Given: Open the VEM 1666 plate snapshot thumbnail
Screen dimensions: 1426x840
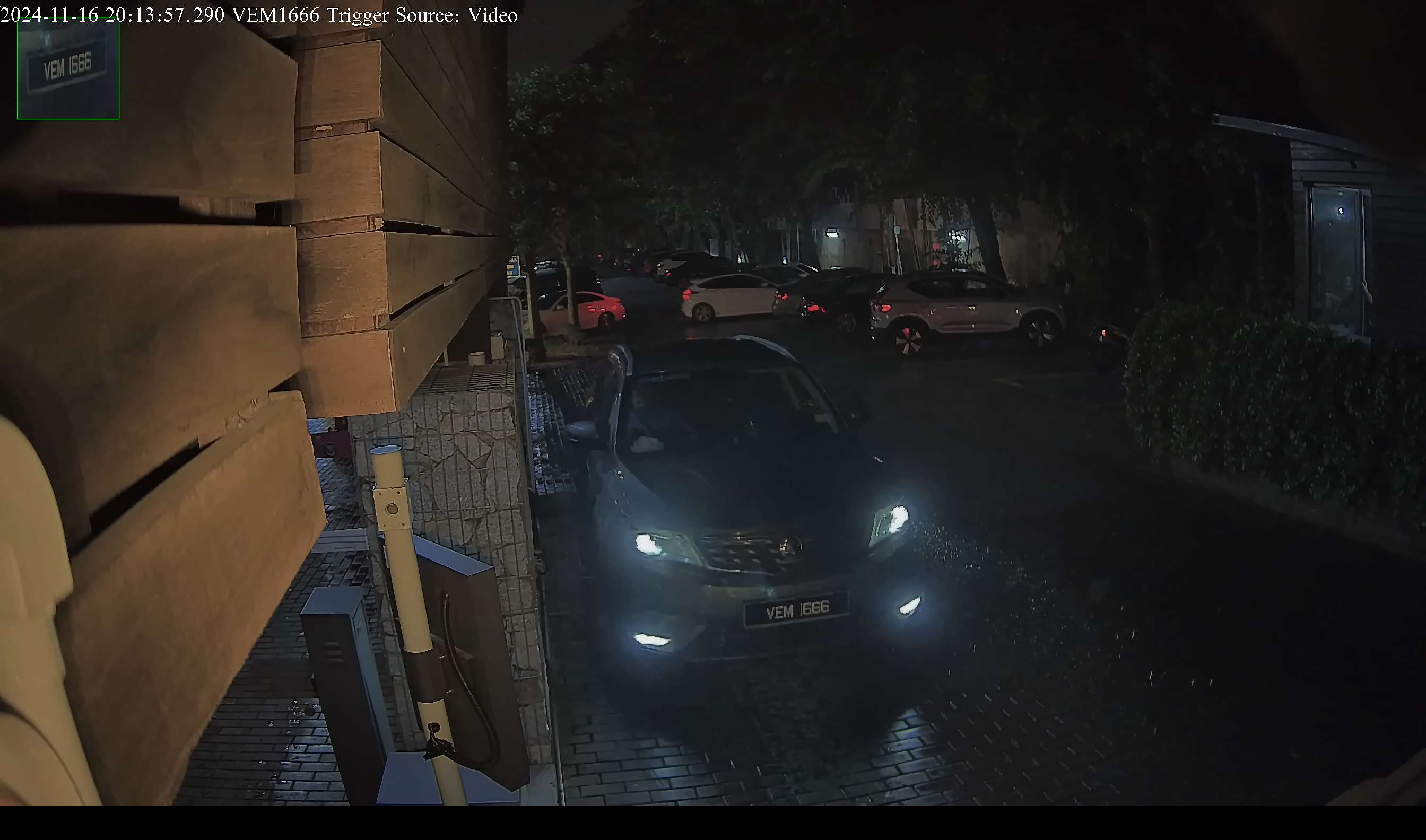Looking at the screenshot, I should coord(68,69).
